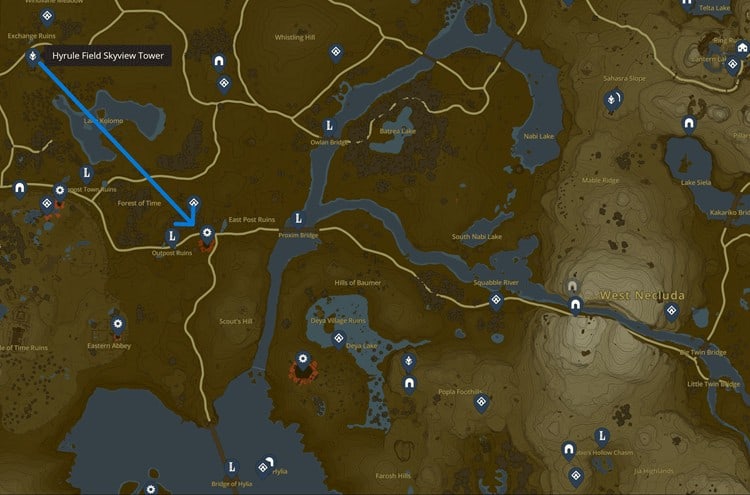Select the diamond marker at Squabble River
This screenshot has width=750, height=495.
[494, 299]
